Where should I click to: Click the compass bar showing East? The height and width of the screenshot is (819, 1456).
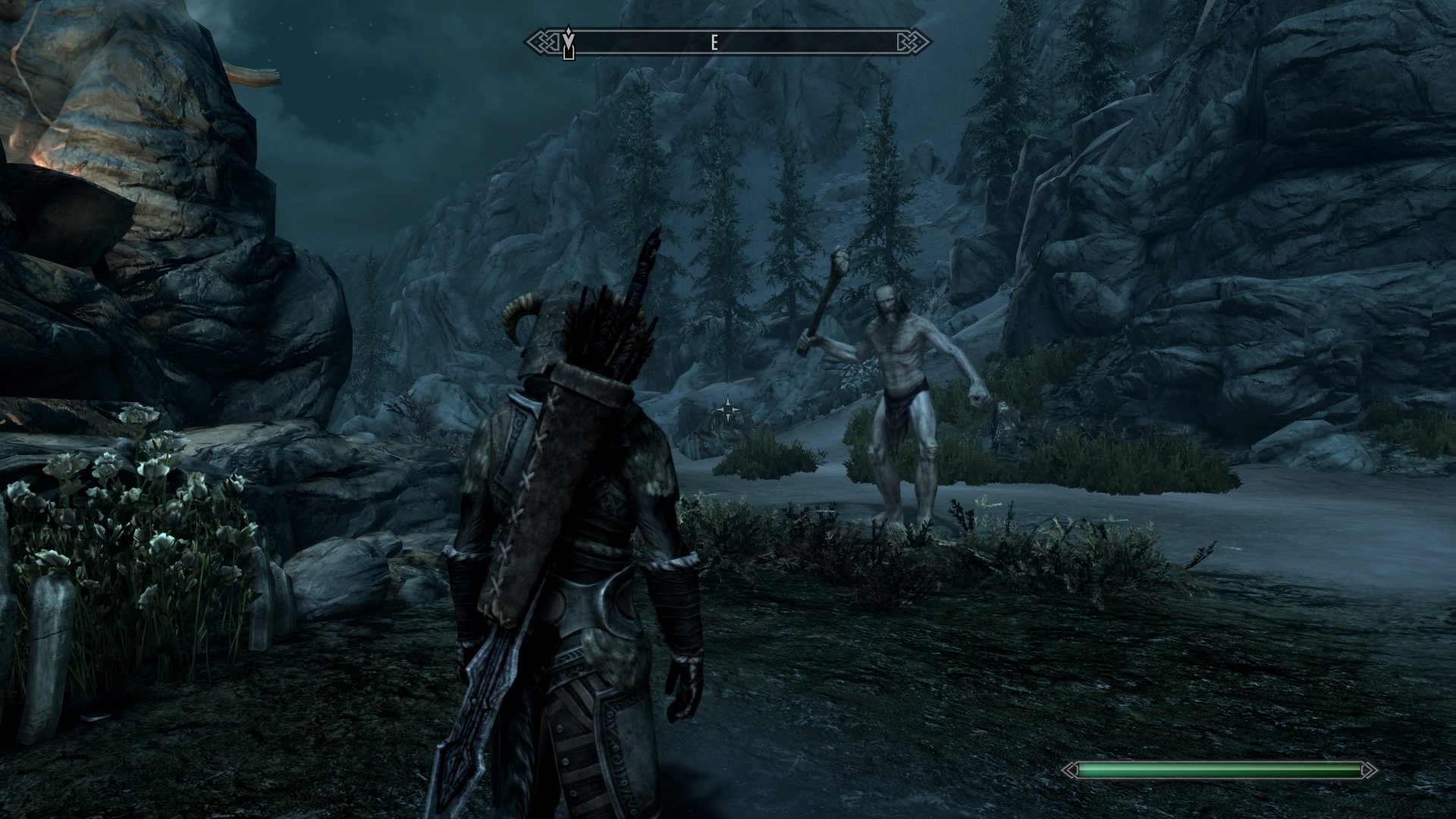[x=728, y=43]
